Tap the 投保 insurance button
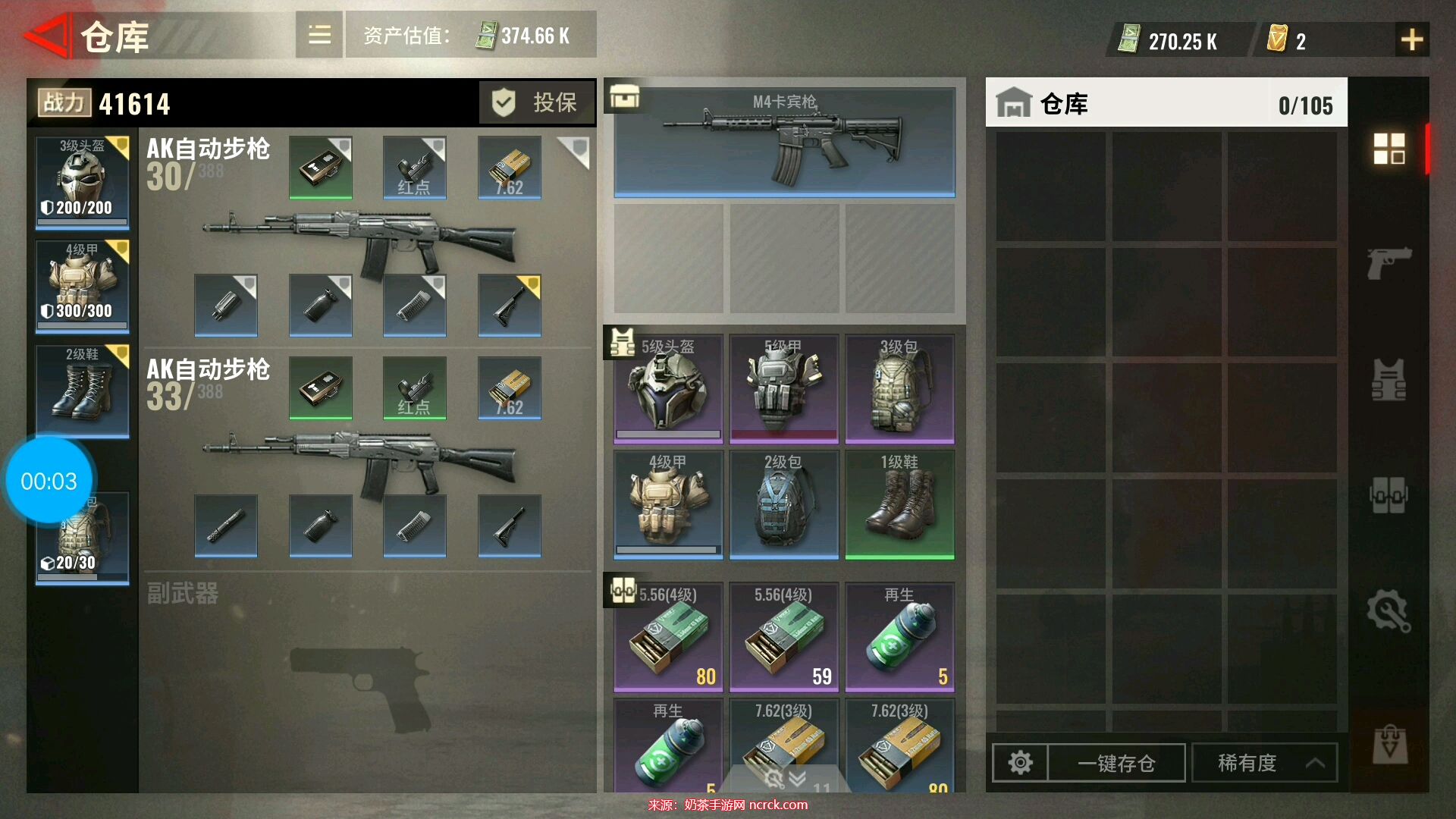 click(x=537, y=102)
